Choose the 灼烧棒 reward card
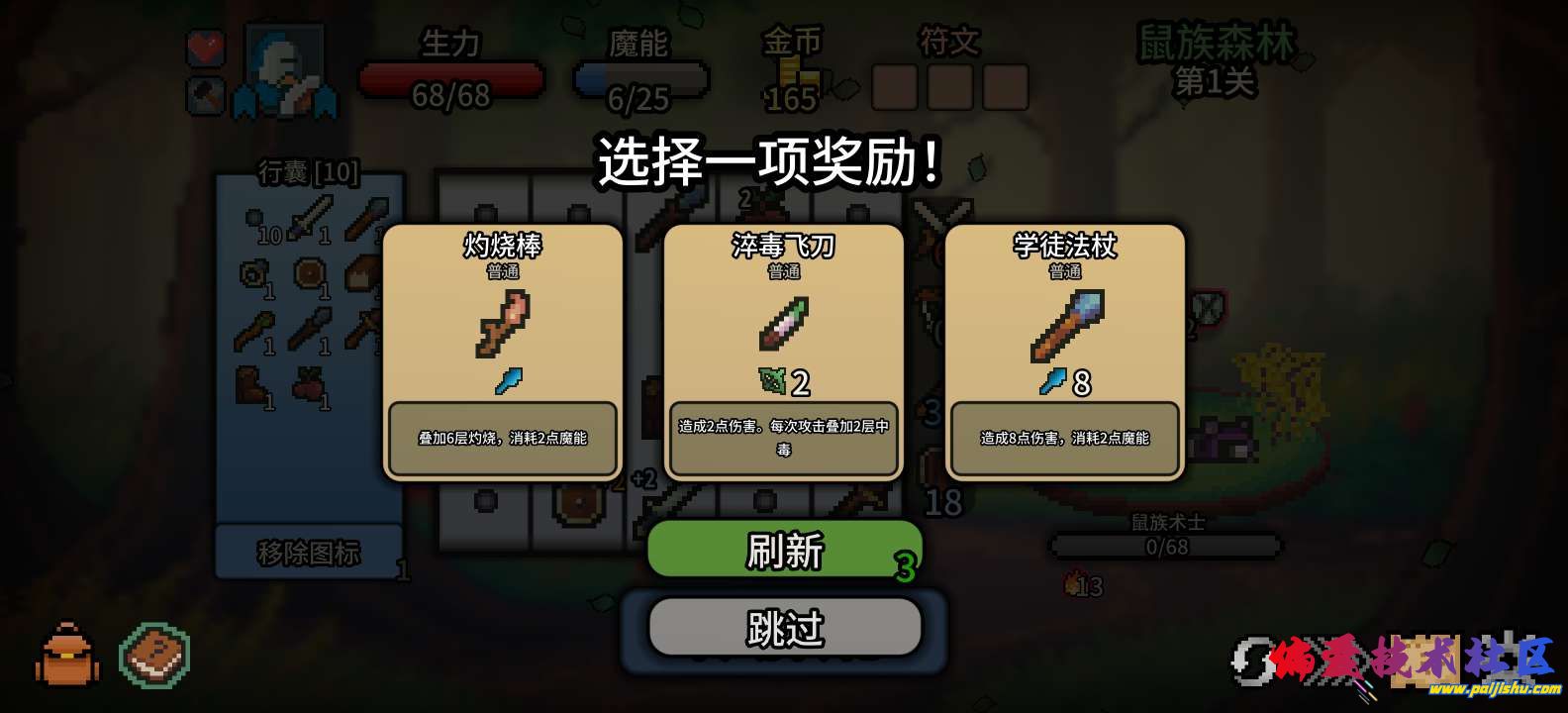 503,352
